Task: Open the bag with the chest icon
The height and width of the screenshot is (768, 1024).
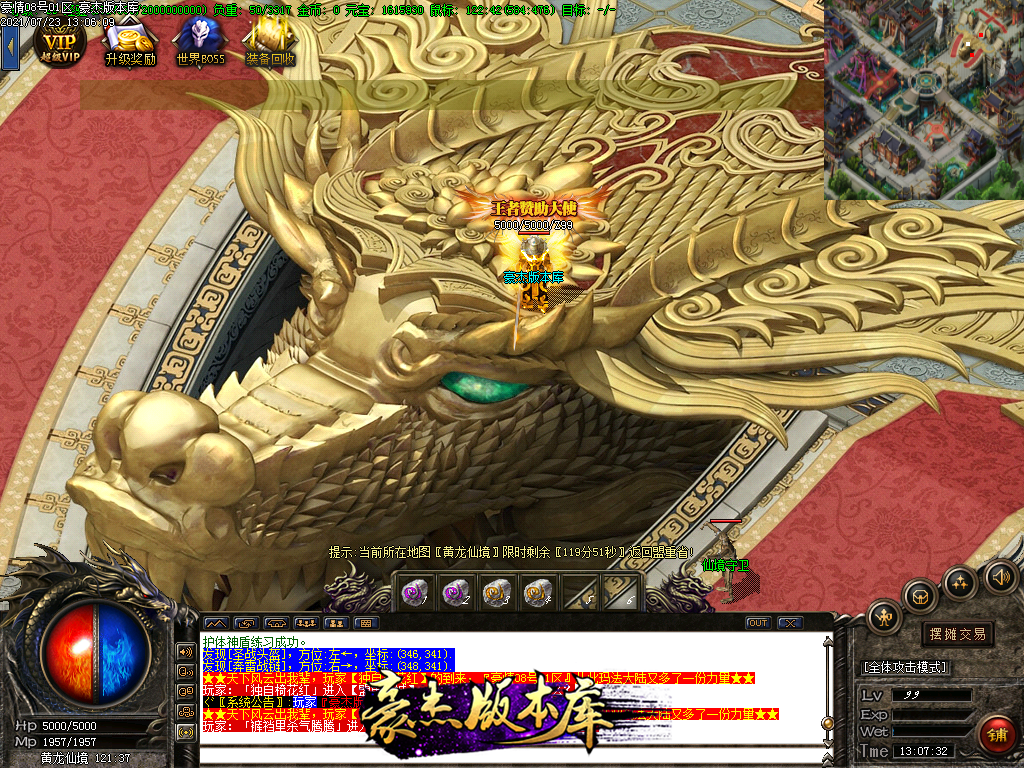Action: click(920, 597)
